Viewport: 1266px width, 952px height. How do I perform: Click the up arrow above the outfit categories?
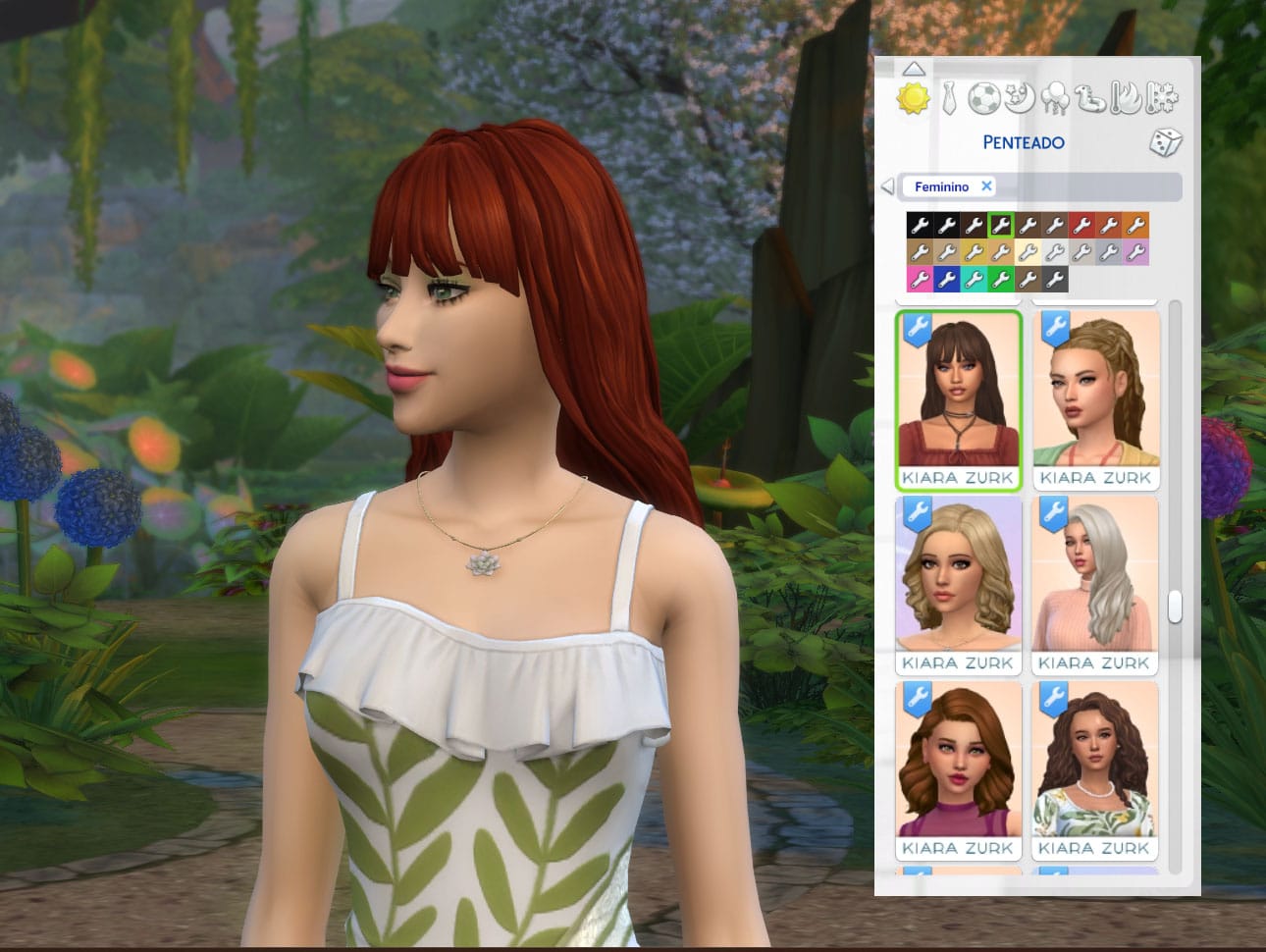pyautogui.click(x=914, y=69)
